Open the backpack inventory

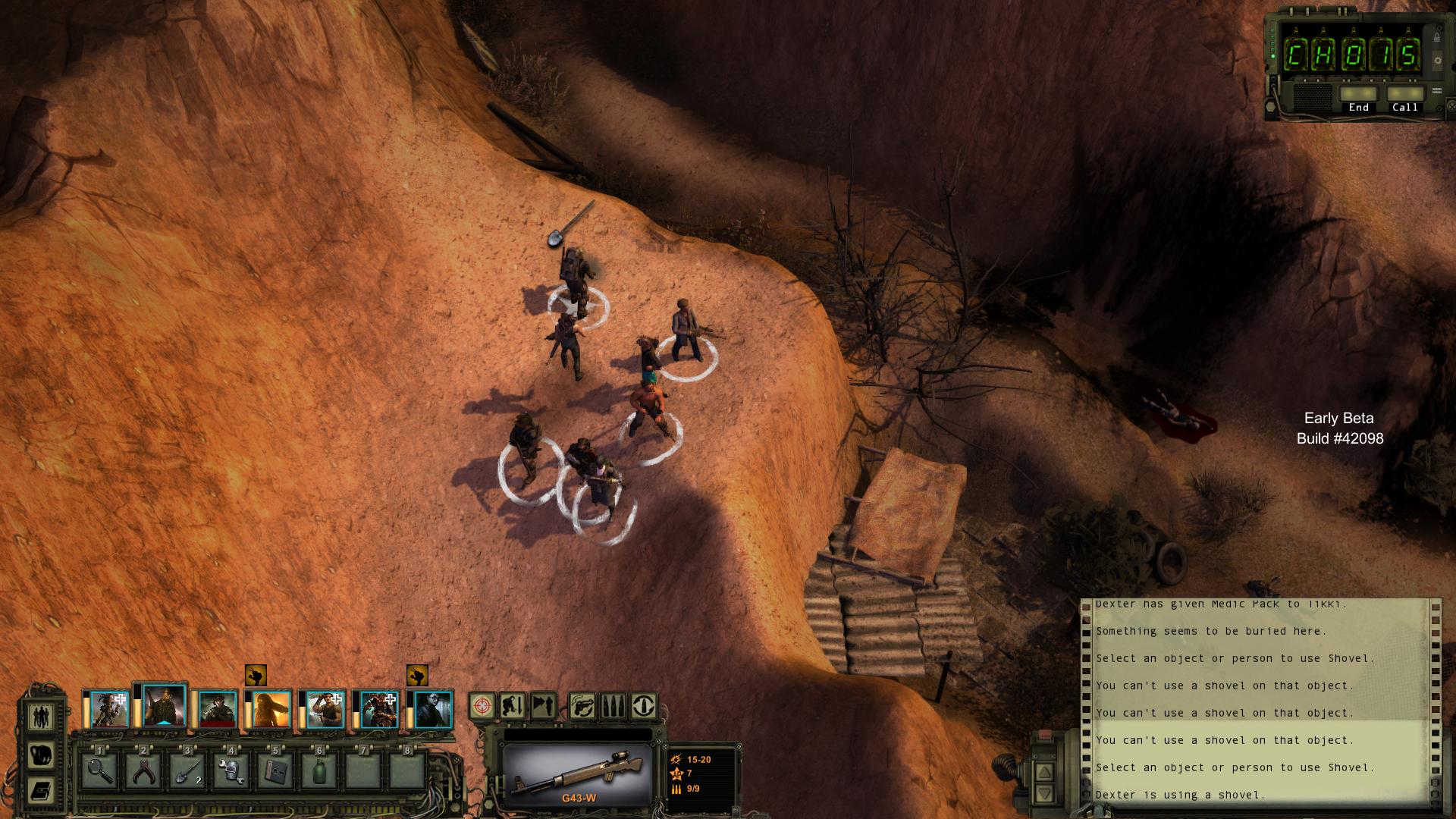click(x=42, y=754)
